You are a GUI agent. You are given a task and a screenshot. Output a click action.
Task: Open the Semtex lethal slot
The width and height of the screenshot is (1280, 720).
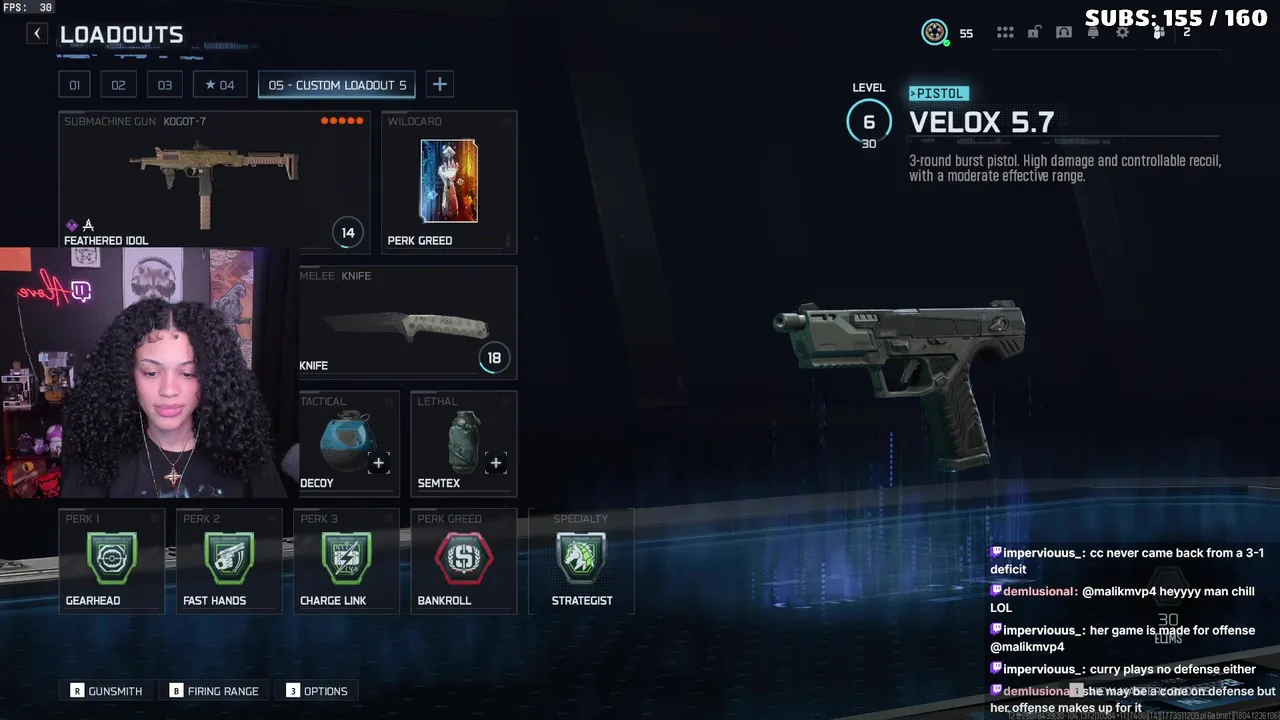tap(464, 444)
